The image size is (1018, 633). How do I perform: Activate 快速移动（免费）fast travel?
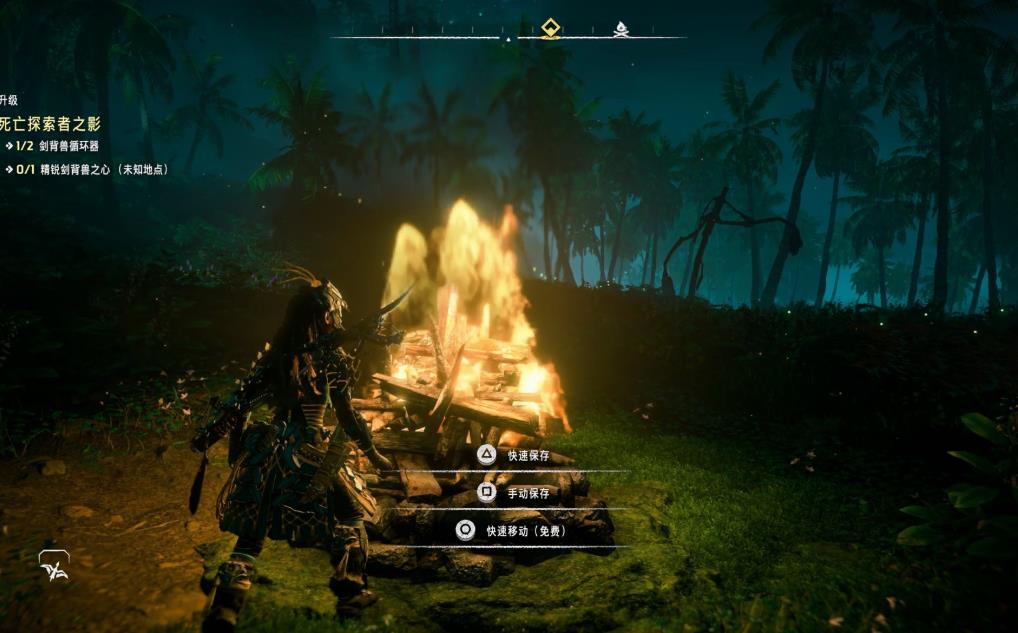[x=525, y=531]
